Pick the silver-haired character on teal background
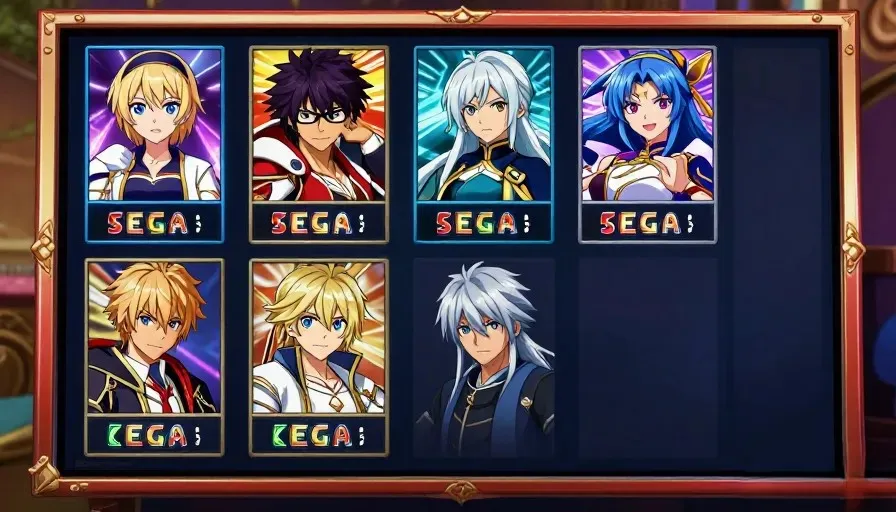896x512 pixels. [x=483, y=143]
